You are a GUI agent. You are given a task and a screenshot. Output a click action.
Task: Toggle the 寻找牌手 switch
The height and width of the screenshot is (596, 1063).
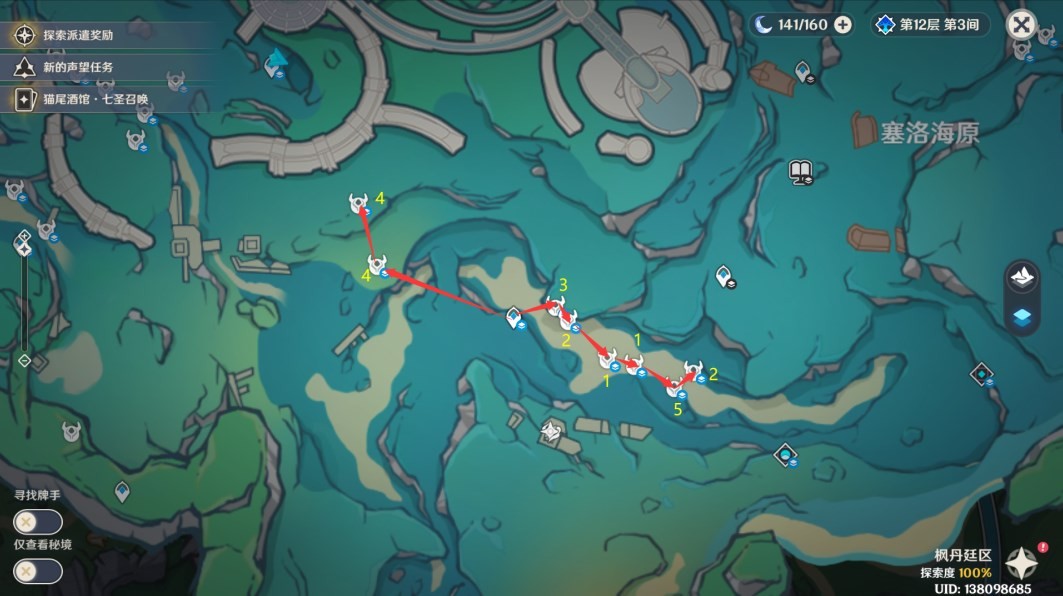point(38,522)
